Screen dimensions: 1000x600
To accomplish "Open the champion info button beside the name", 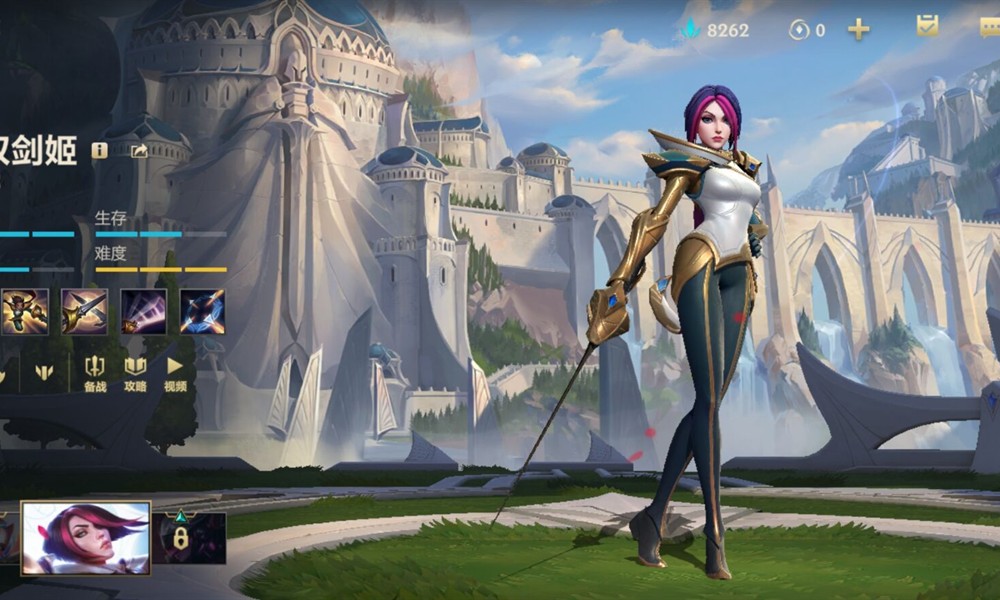I will [99, 150].
